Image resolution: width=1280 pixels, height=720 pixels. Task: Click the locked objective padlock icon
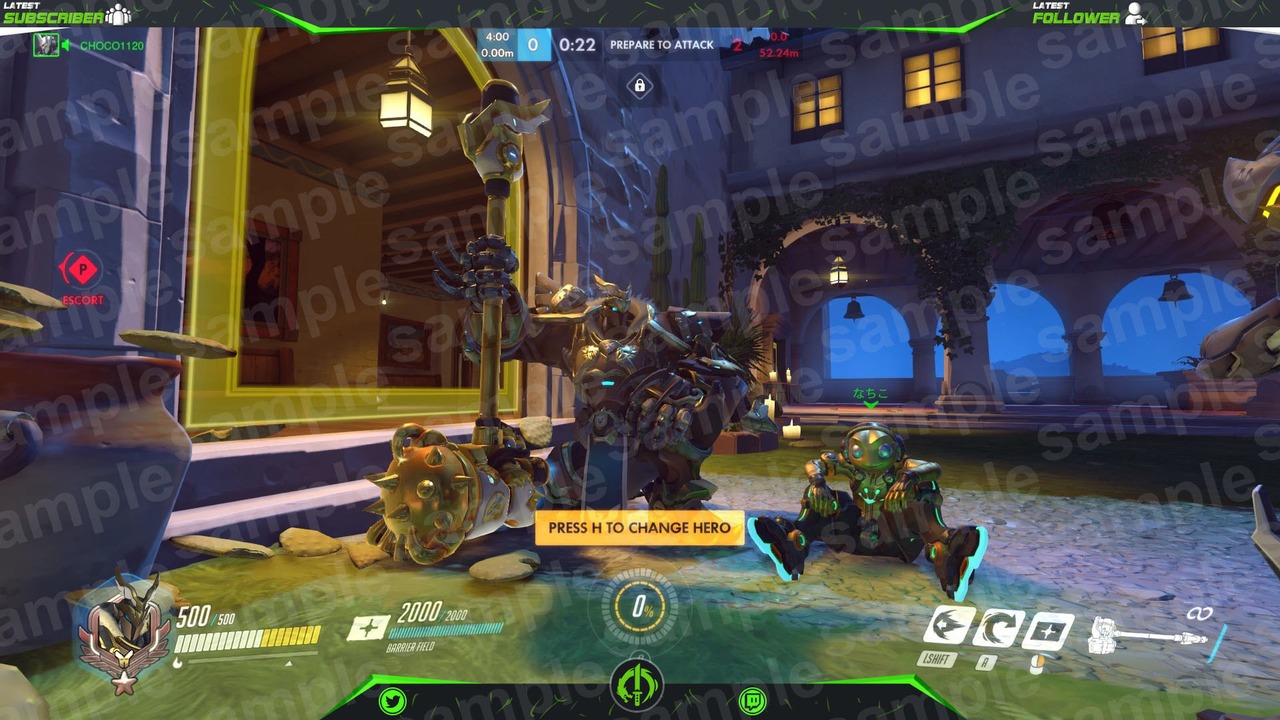[x=640, y=86]
